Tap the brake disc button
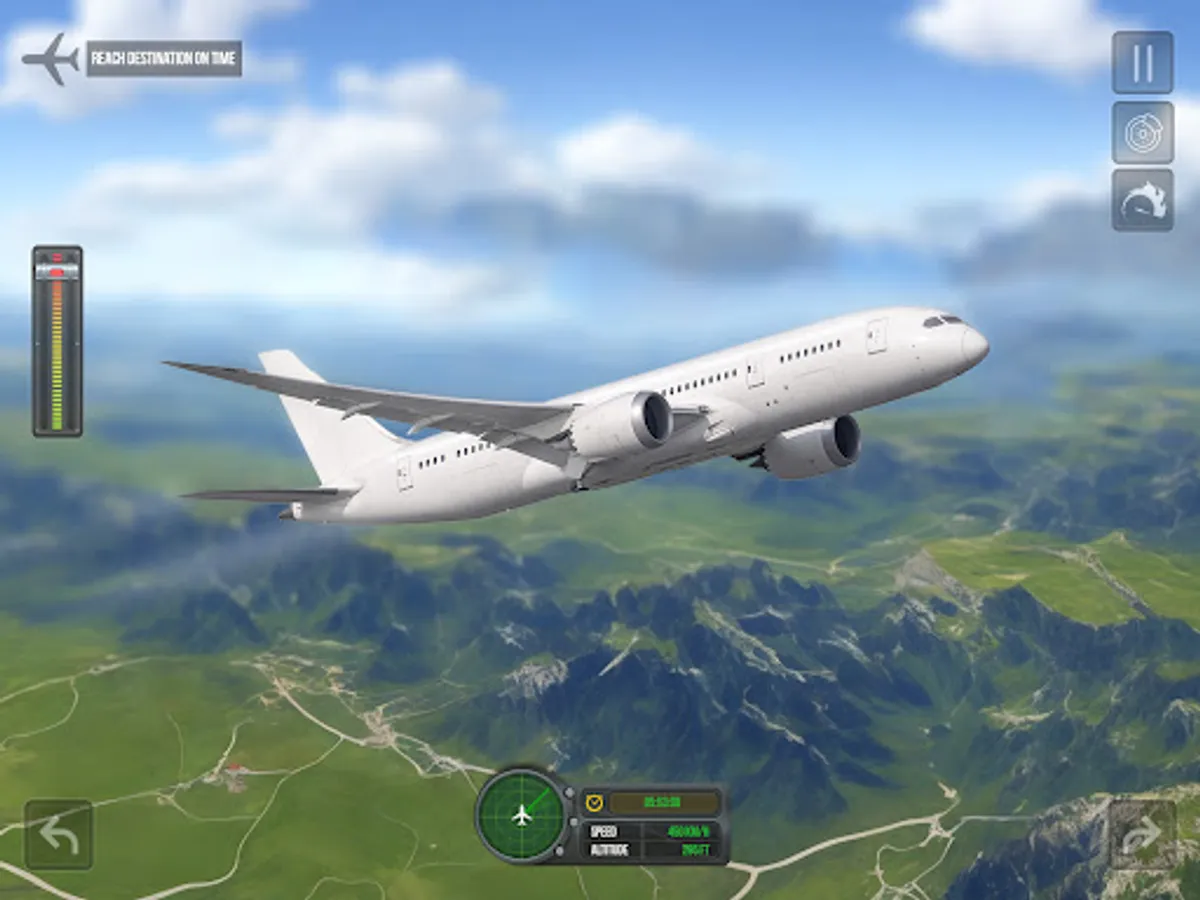Viewport: 1200px width, 900px height. (1143, 132)
